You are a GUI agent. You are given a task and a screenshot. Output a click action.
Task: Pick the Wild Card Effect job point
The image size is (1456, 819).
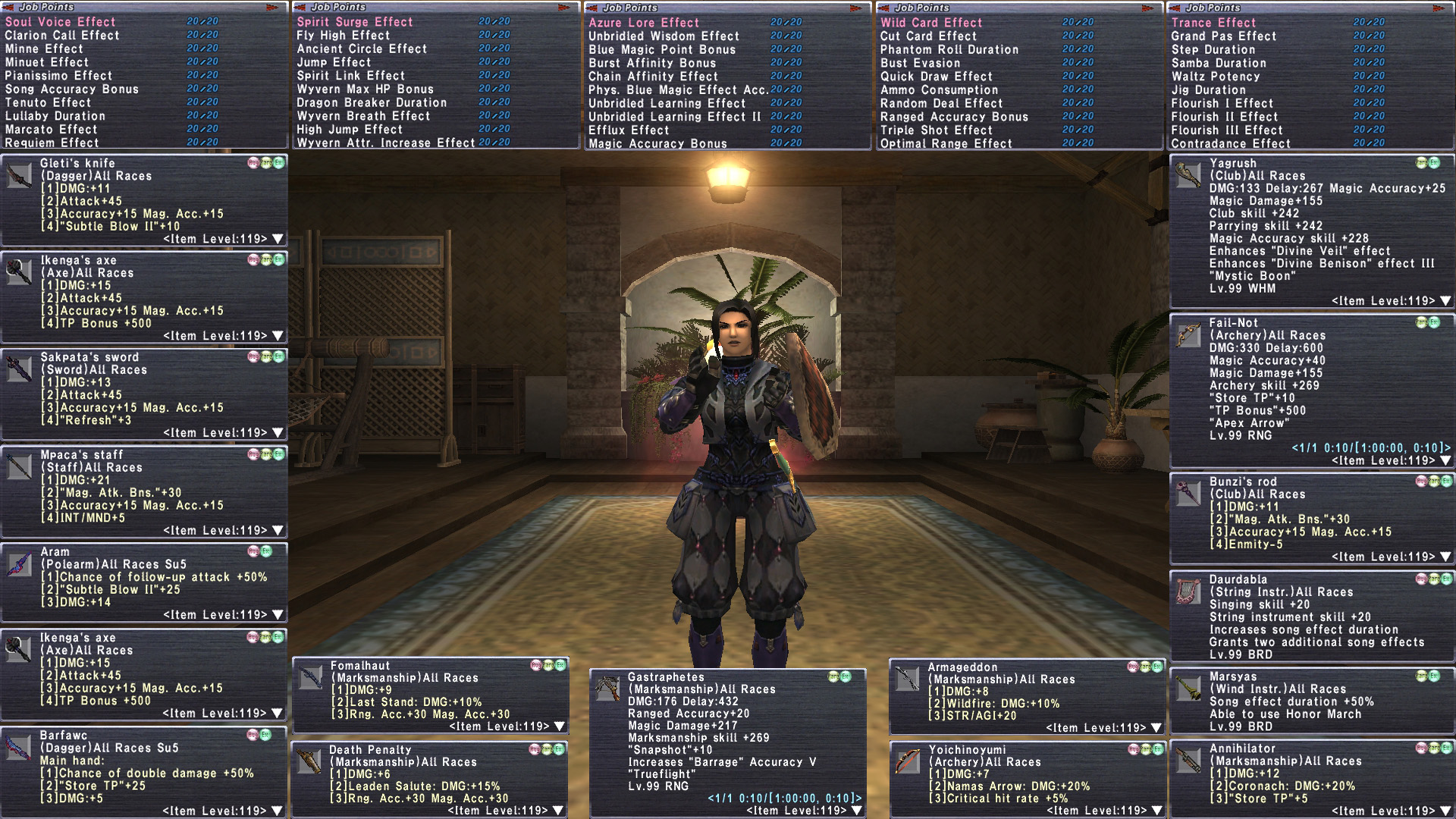click(931, 23)
